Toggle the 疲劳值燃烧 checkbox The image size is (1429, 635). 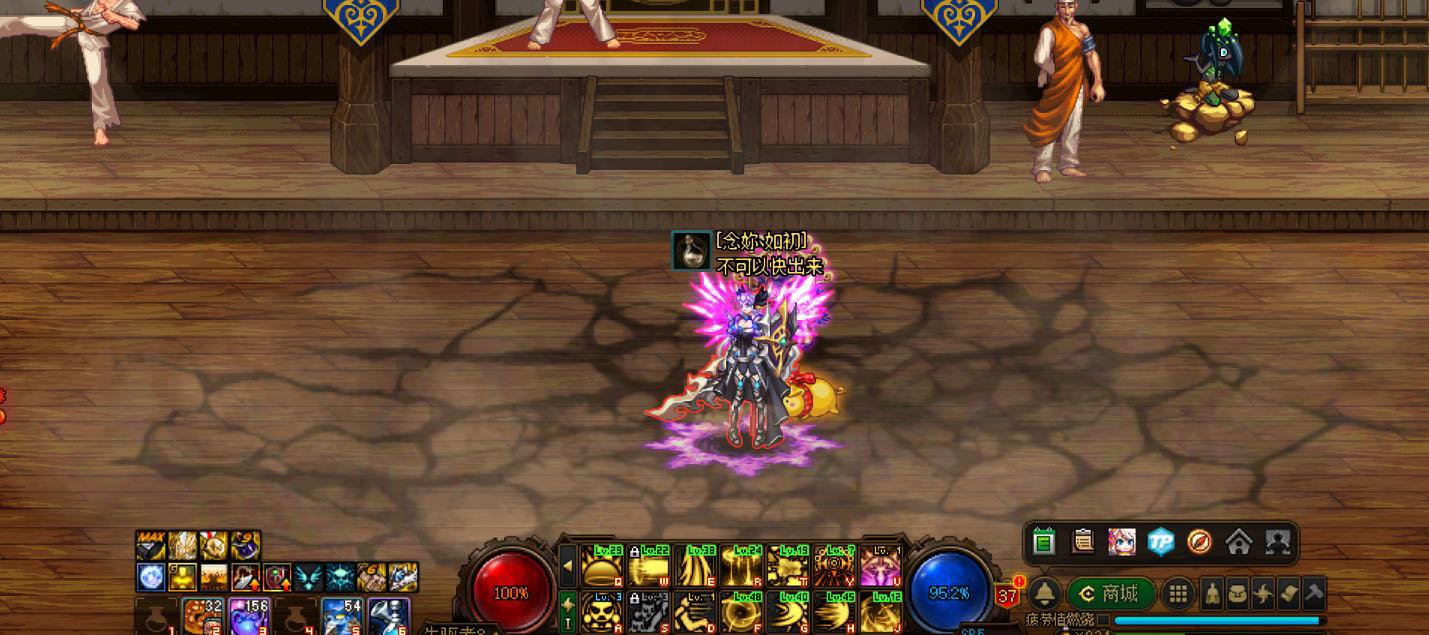(1103, 620)
